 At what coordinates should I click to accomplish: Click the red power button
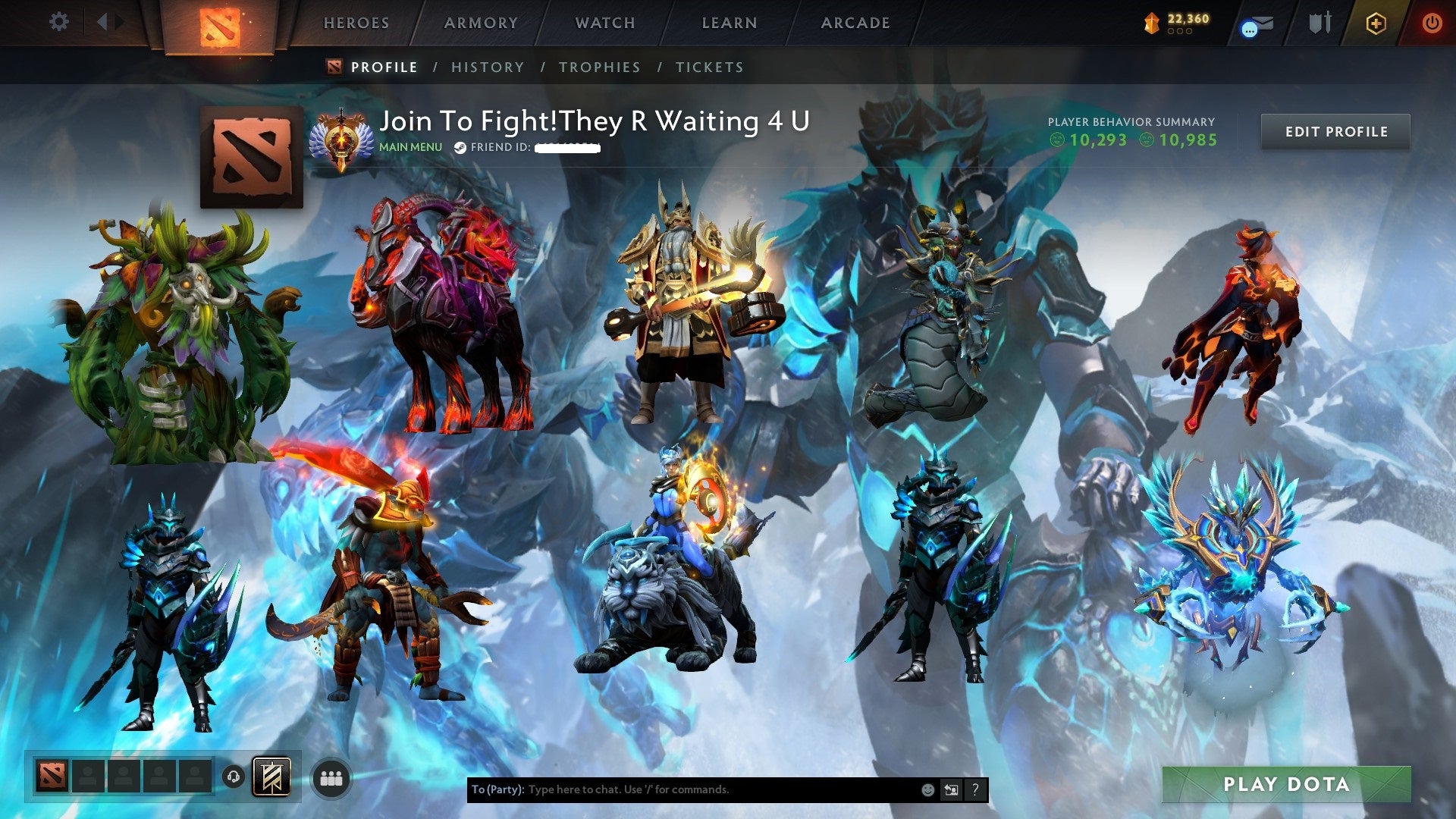click(x=1432, y=24)
